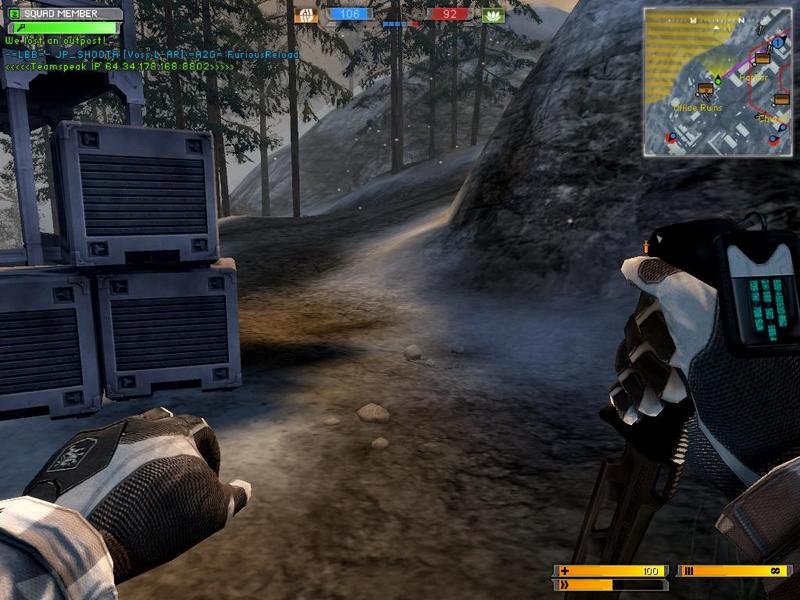Select the Office Ruins marker on minimap
This screenshot has height=600, width=800.
[x=704, y=91]
